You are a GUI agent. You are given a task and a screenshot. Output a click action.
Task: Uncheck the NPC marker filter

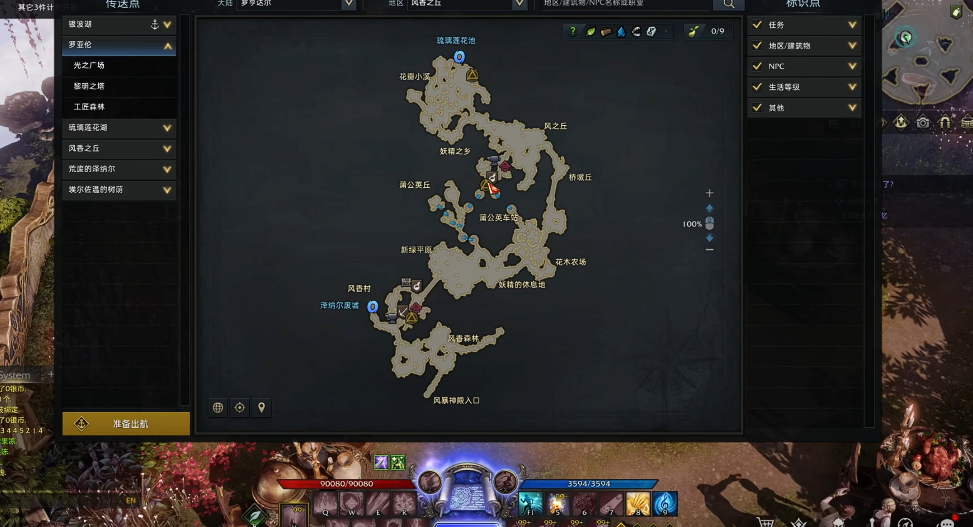(757, 66)
